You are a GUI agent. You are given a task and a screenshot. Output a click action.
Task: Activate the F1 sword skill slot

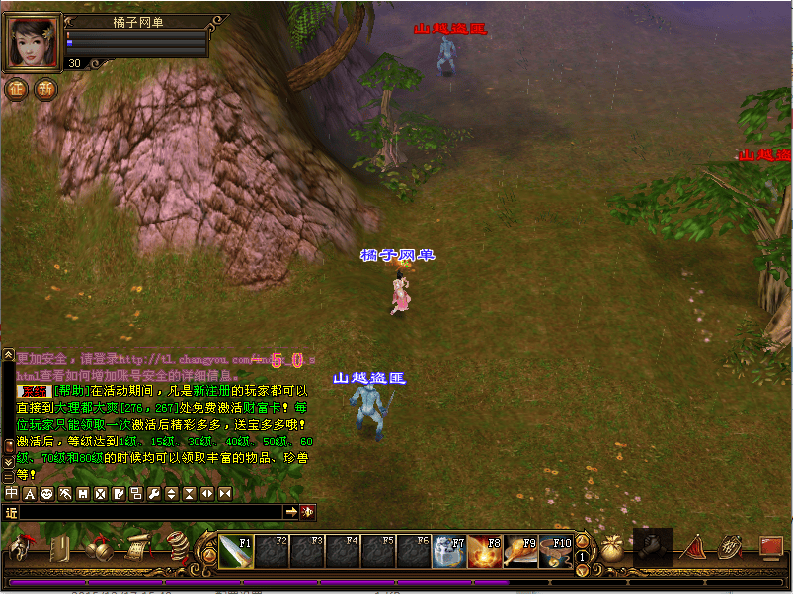(x=236, y=552)
